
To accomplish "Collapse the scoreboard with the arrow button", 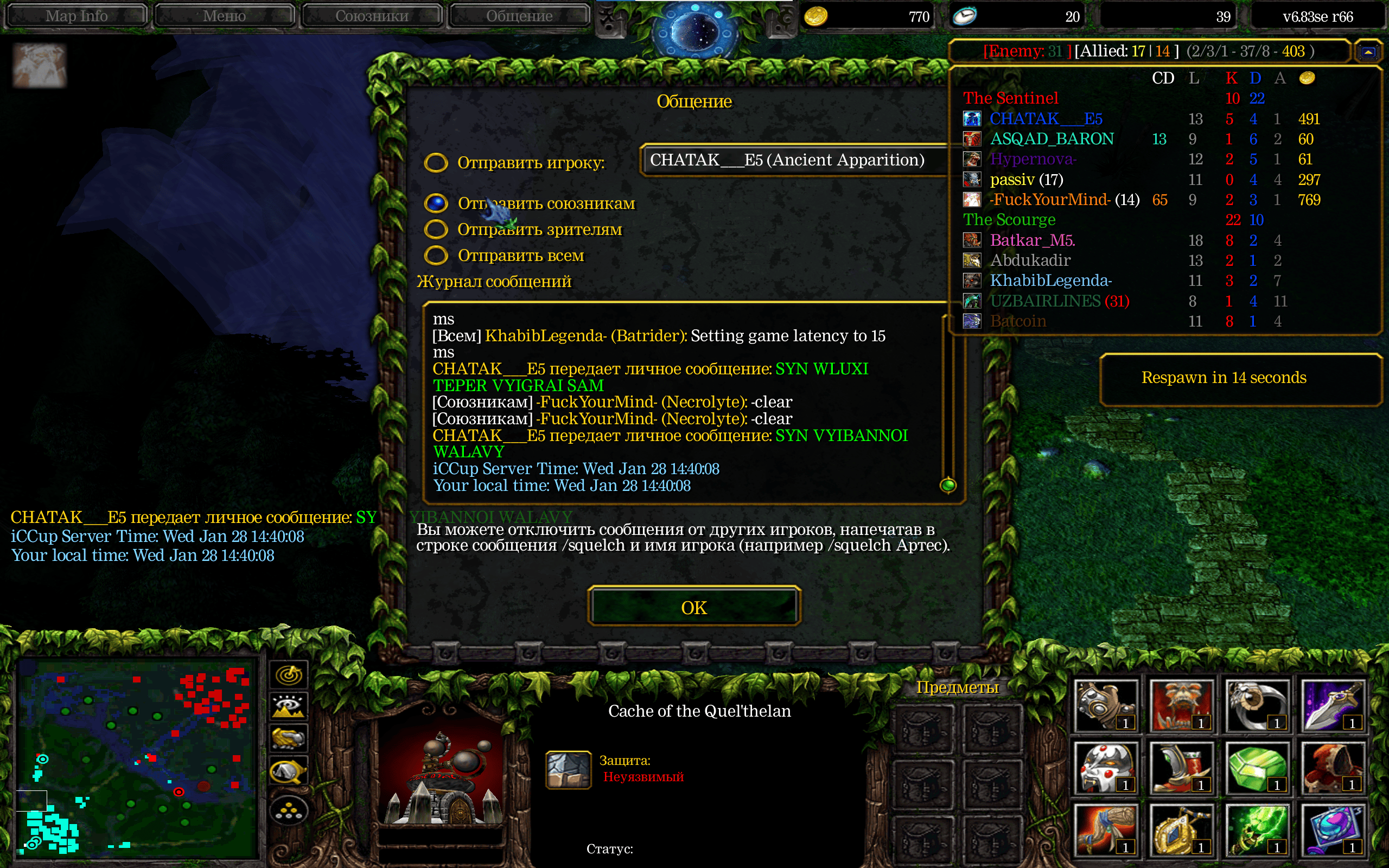I will 1368,52.
